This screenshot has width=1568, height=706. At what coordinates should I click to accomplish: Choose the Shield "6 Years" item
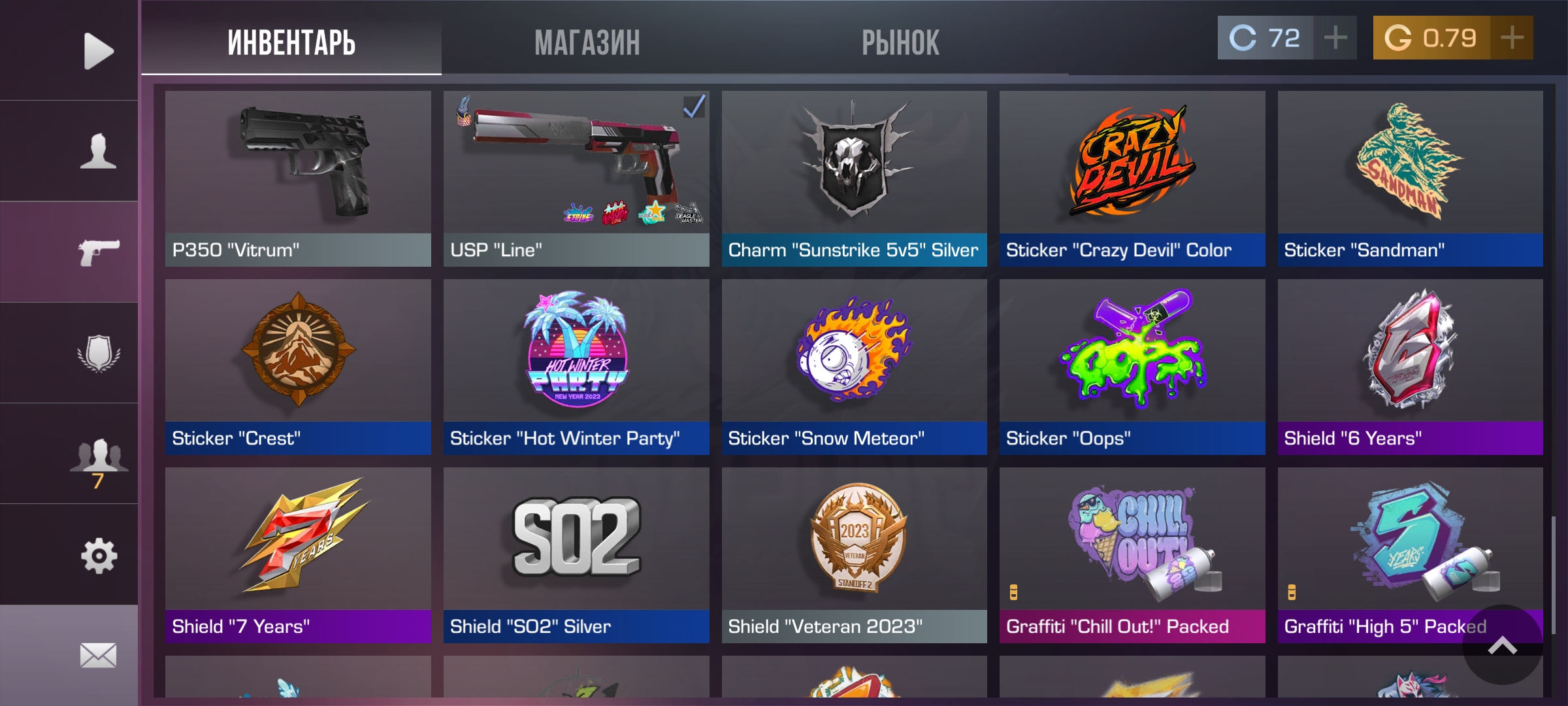[x=1410, y=366]
